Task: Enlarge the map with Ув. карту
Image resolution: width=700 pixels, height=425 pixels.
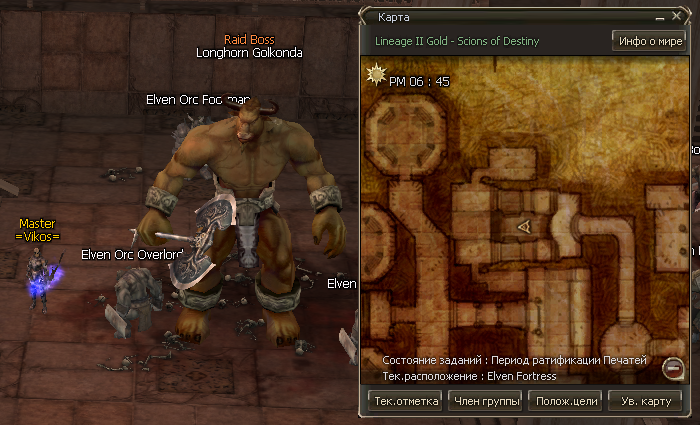Action: tap(645, 401)
